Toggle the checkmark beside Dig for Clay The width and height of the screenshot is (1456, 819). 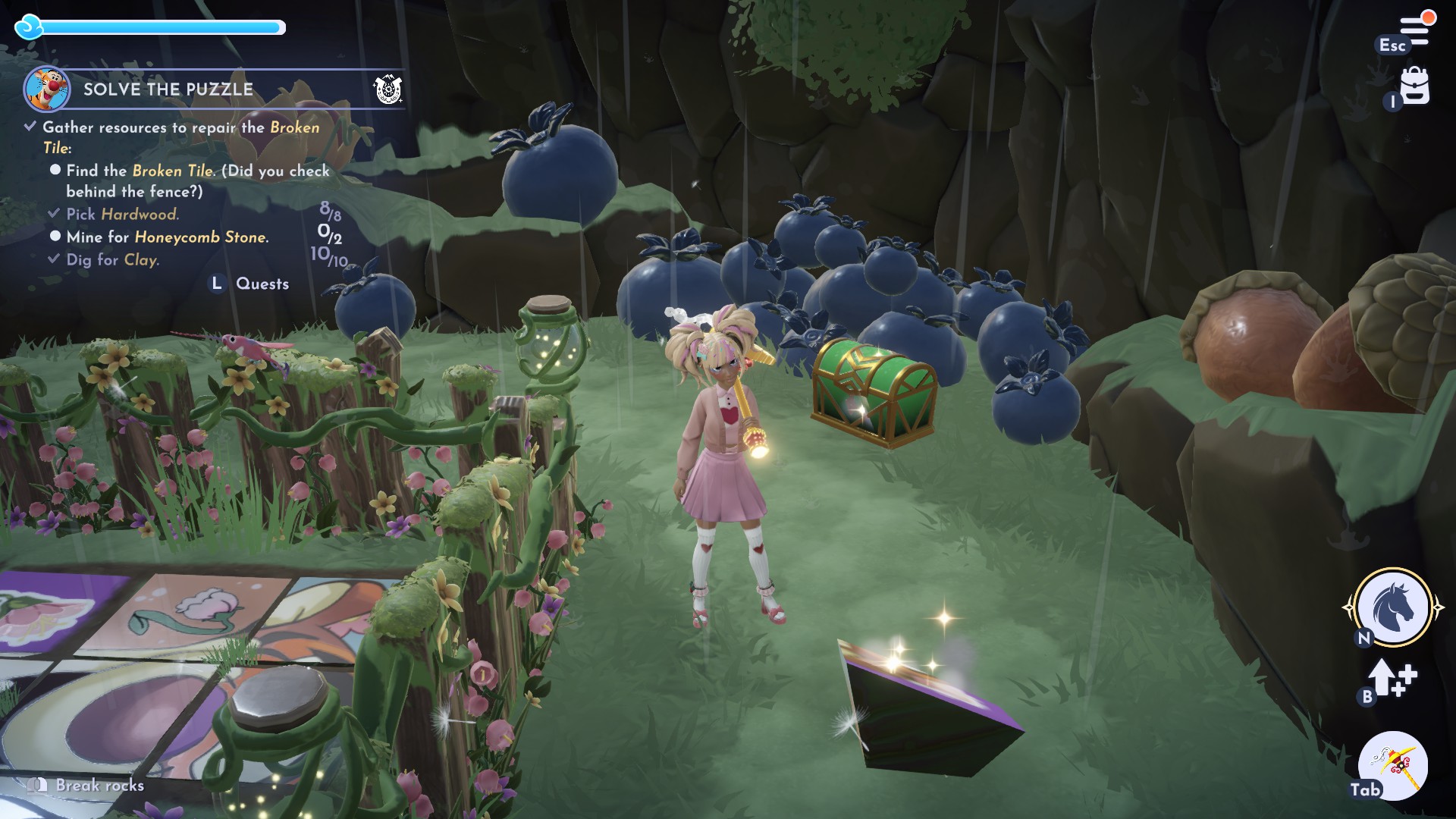pos(54,259)
